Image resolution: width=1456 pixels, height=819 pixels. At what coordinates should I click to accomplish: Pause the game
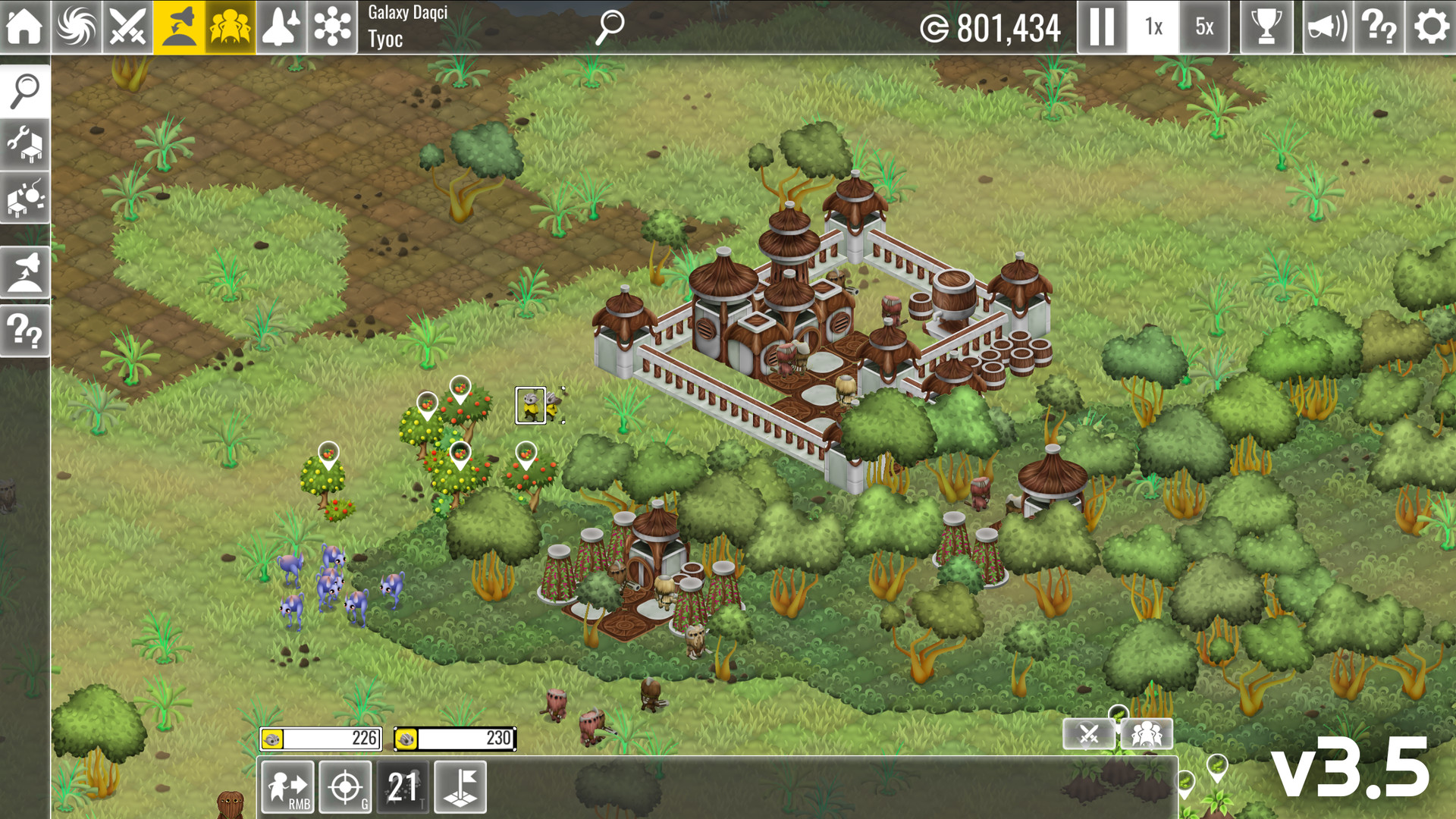pyautogui.click(x=1101, y=27)
